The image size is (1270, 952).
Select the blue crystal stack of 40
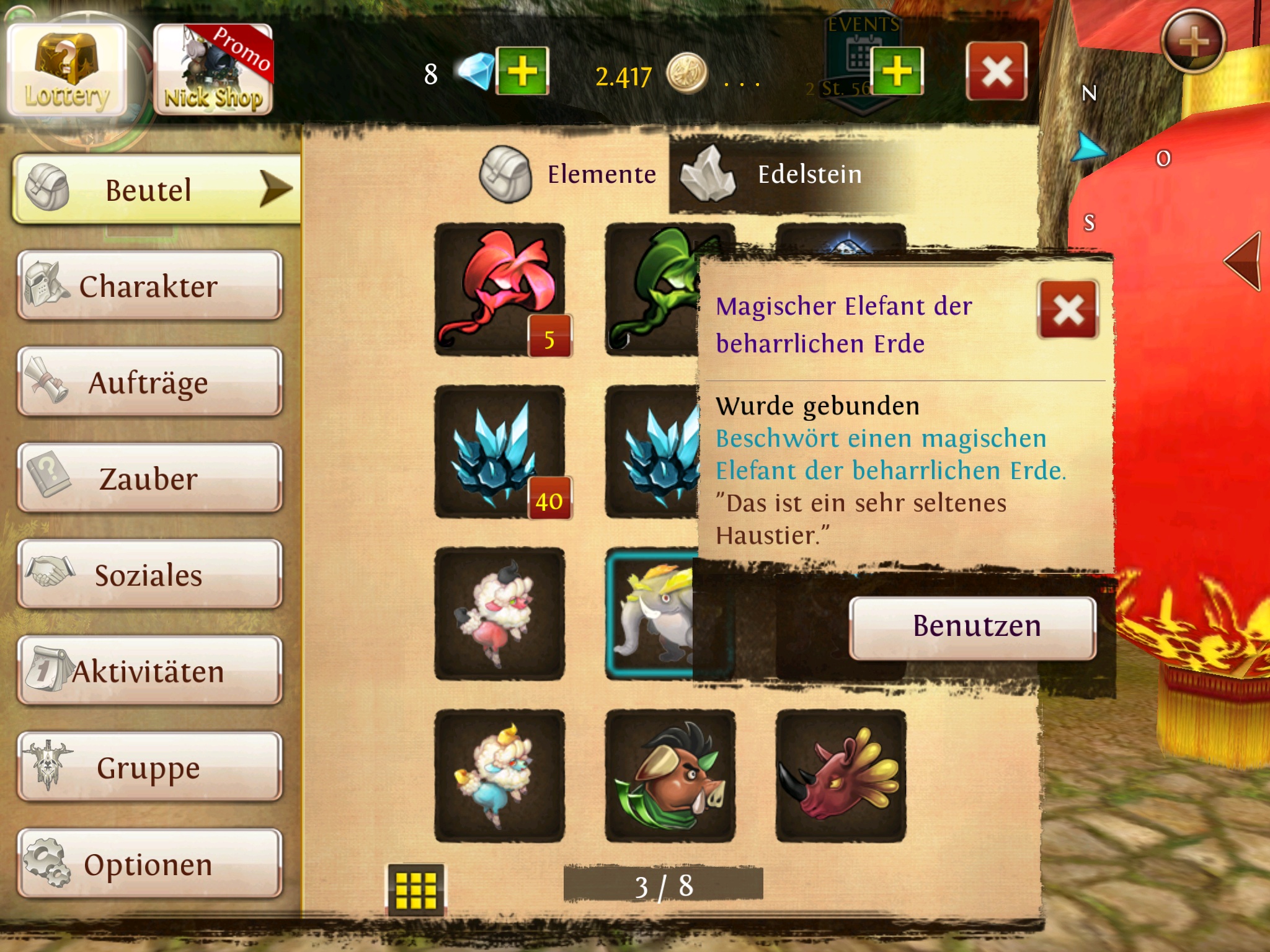click(x=500, y=451)
